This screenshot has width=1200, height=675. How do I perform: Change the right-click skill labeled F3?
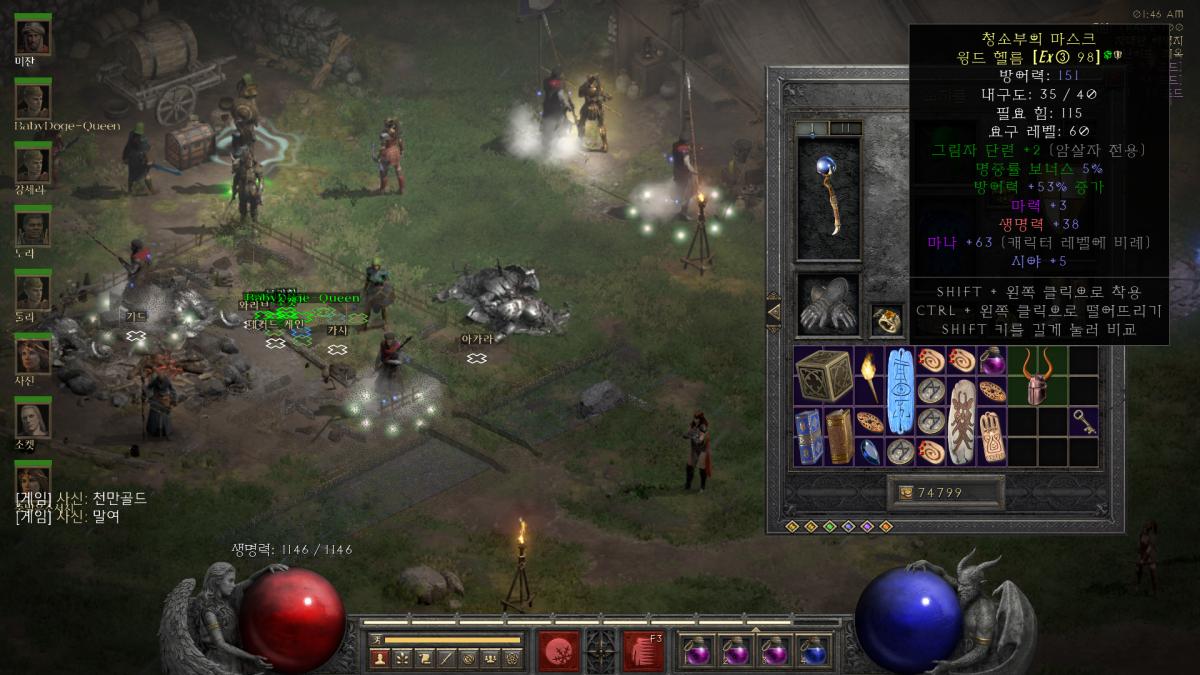pos(644,651)
